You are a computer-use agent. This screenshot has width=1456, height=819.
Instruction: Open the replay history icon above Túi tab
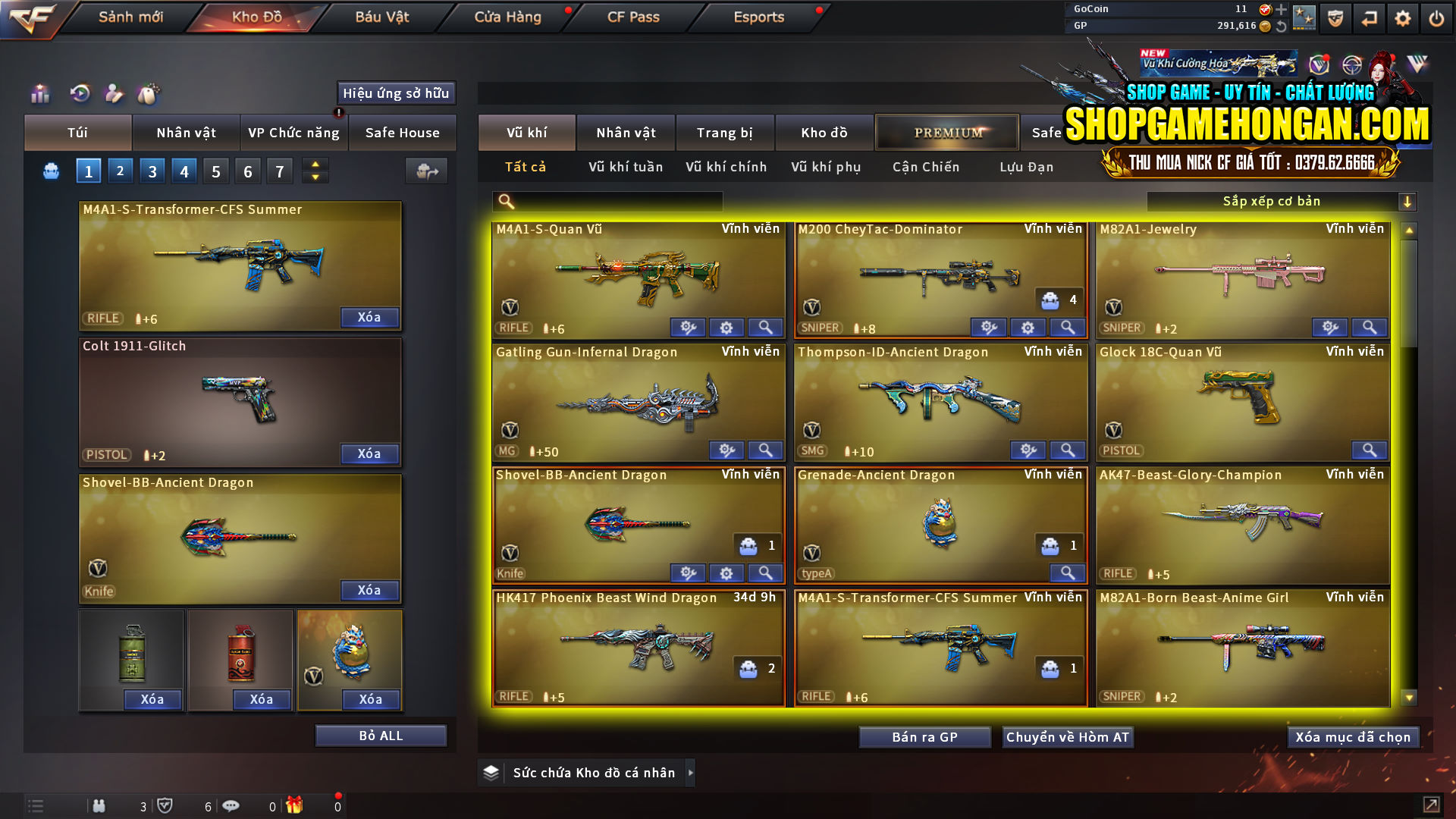click(x=79, y=95)
